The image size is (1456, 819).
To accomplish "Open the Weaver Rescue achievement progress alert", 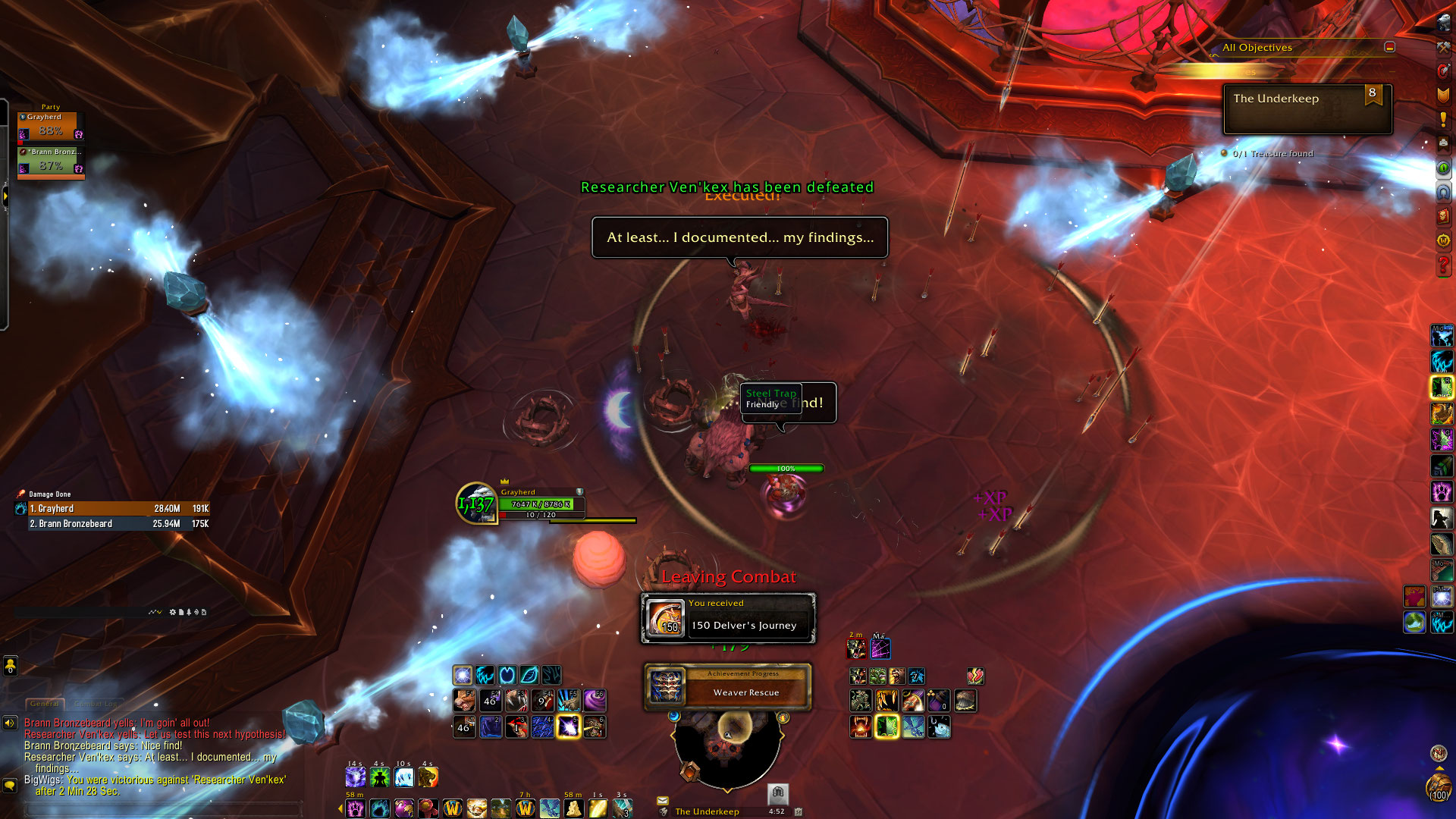I will pyautogui.click(x=727, y=687).
